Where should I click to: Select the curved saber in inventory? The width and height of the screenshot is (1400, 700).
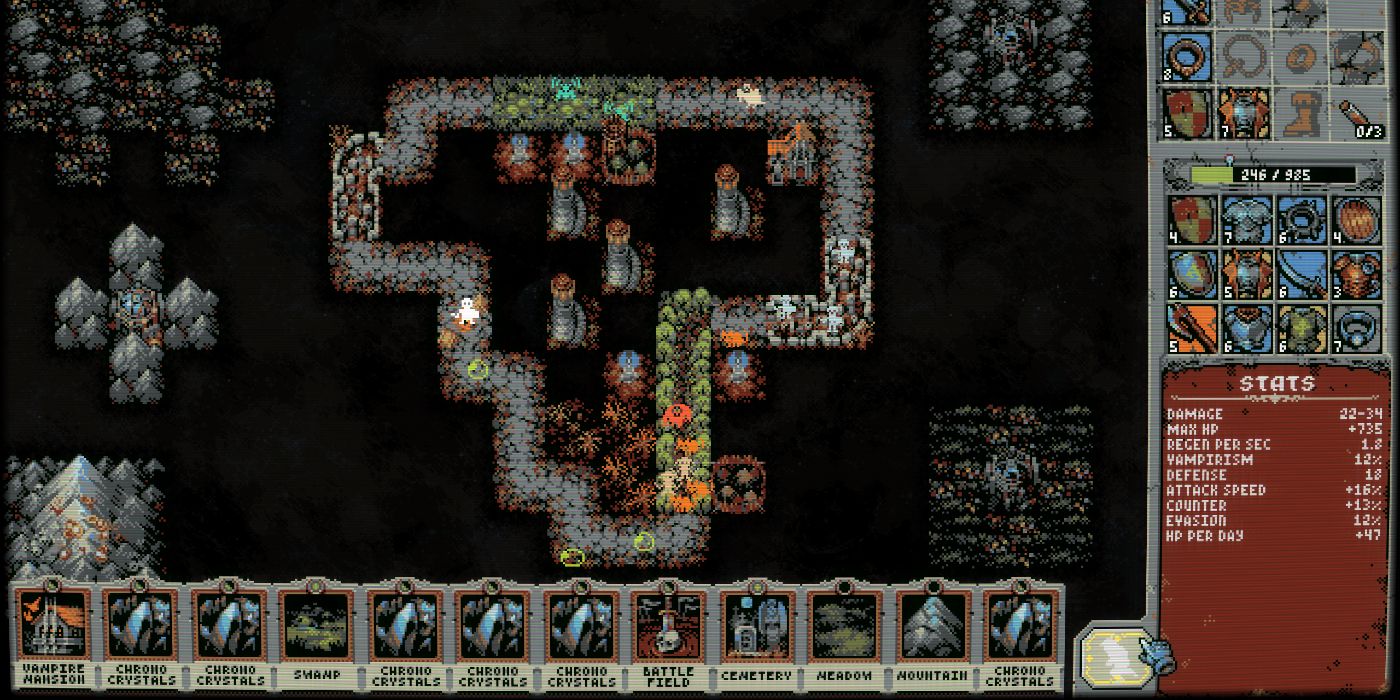(1301, 274)
